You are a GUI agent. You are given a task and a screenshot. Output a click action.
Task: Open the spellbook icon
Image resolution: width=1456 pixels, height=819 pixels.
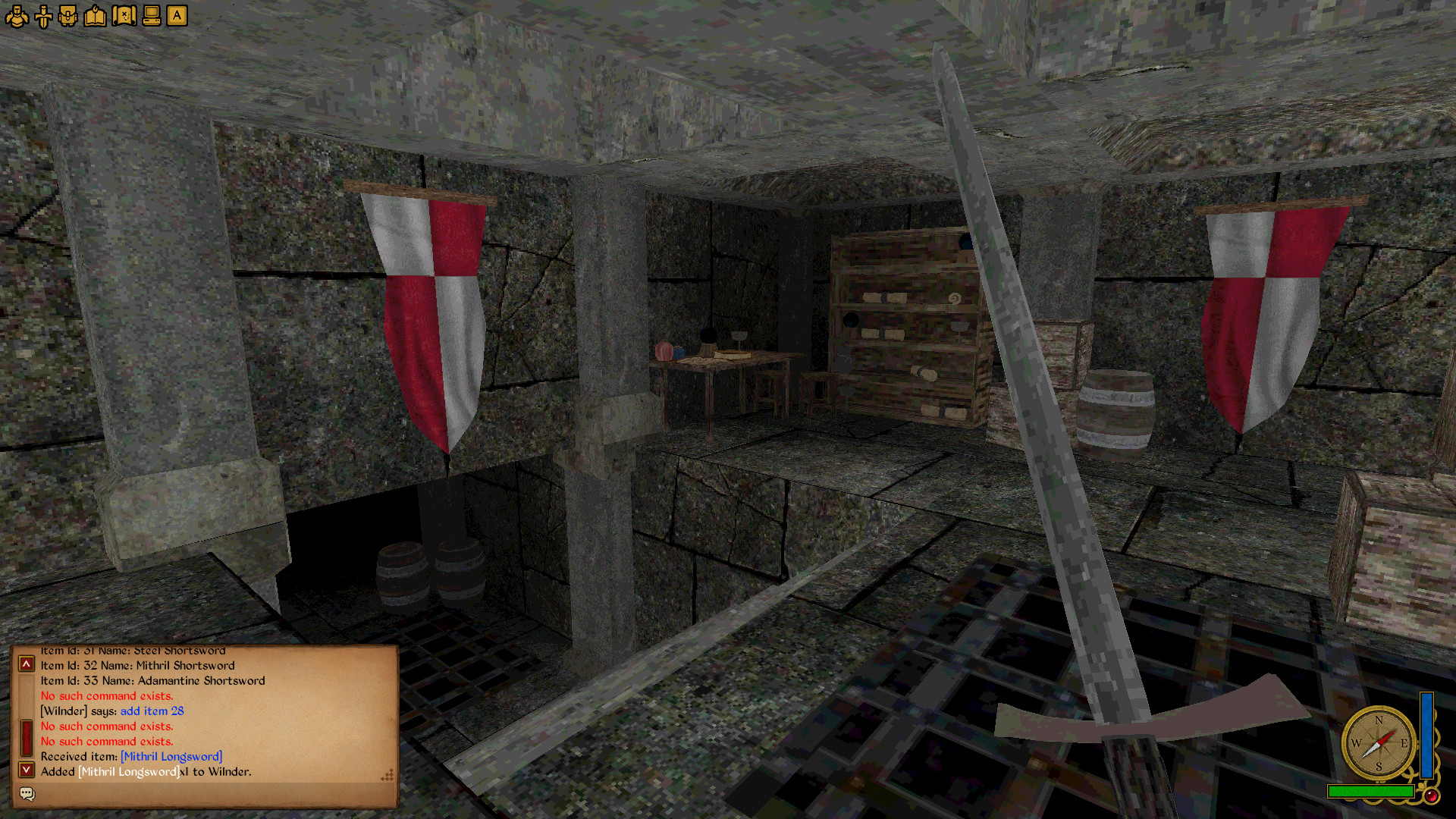94,16
